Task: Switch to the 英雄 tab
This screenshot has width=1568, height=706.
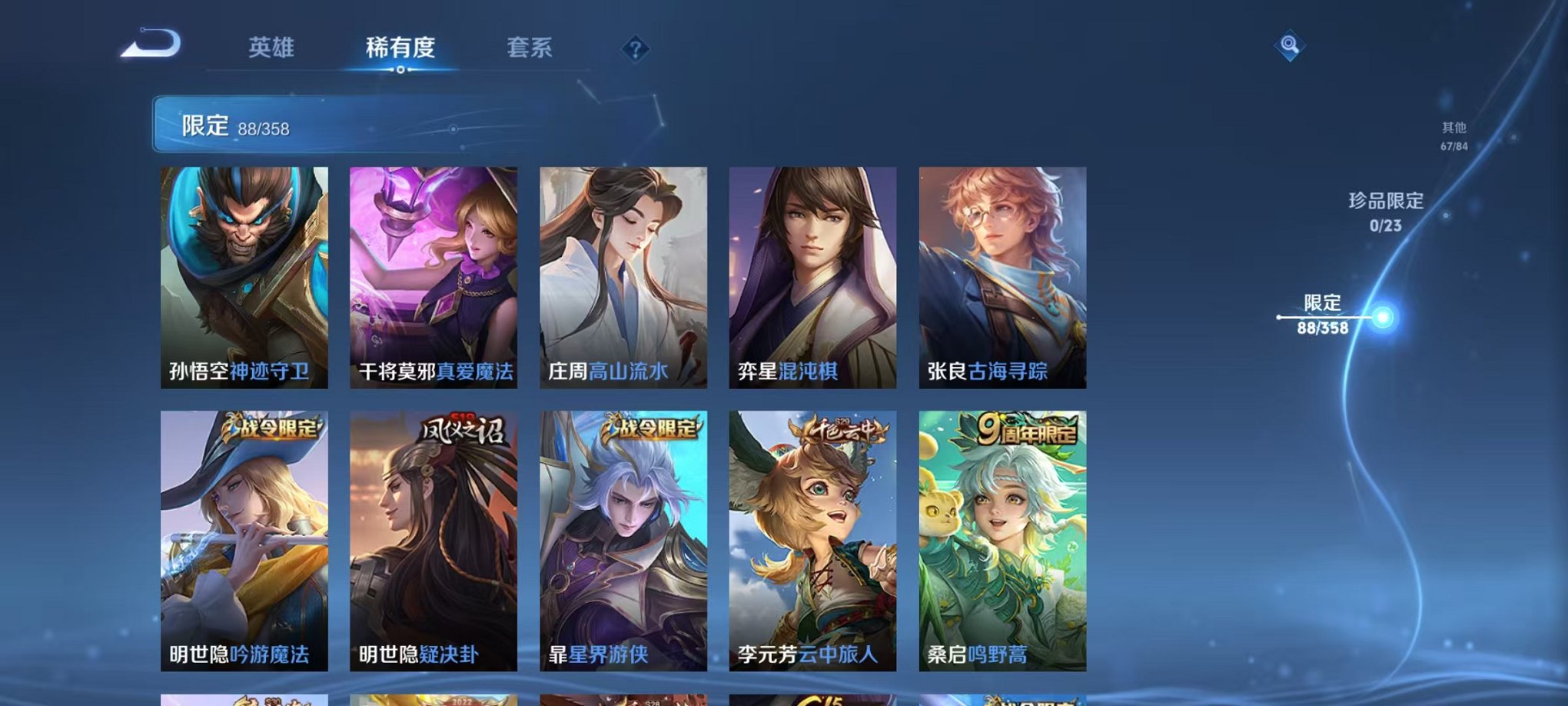Action: [273, 46]
